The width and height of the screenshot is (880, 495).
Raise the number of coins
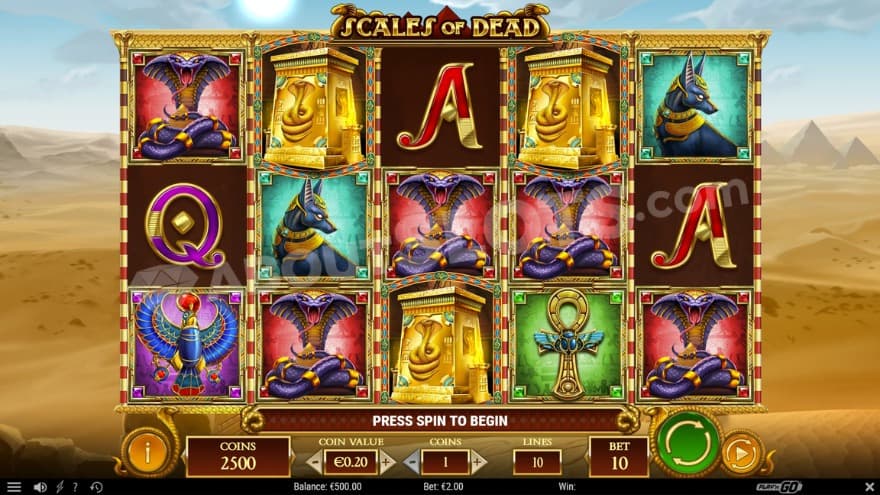478,462
